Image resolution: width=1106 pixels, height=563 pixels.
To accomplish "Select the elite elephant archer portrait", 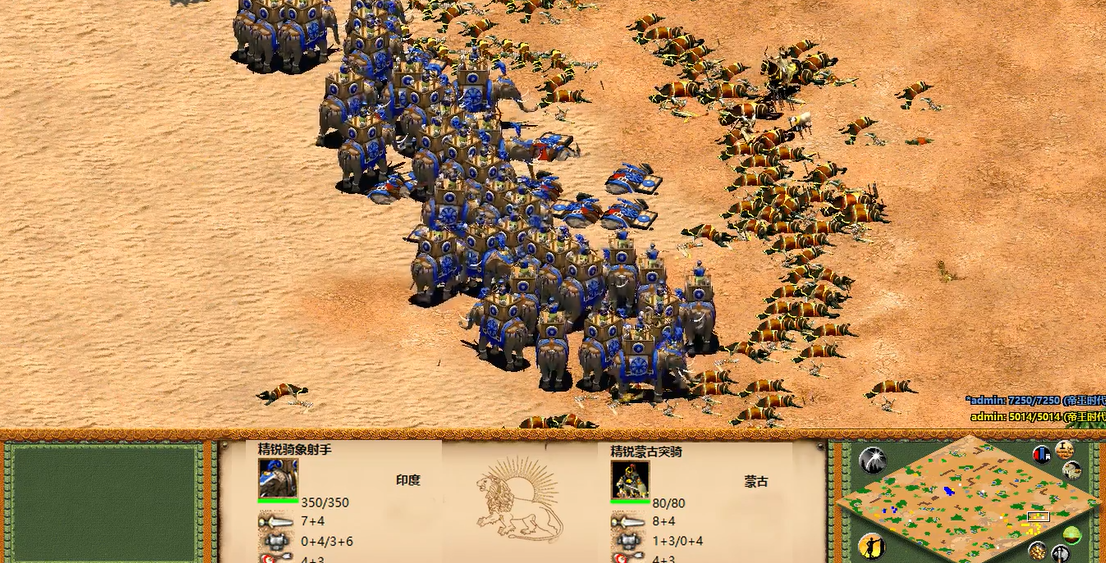I will (x=278, y=480).
